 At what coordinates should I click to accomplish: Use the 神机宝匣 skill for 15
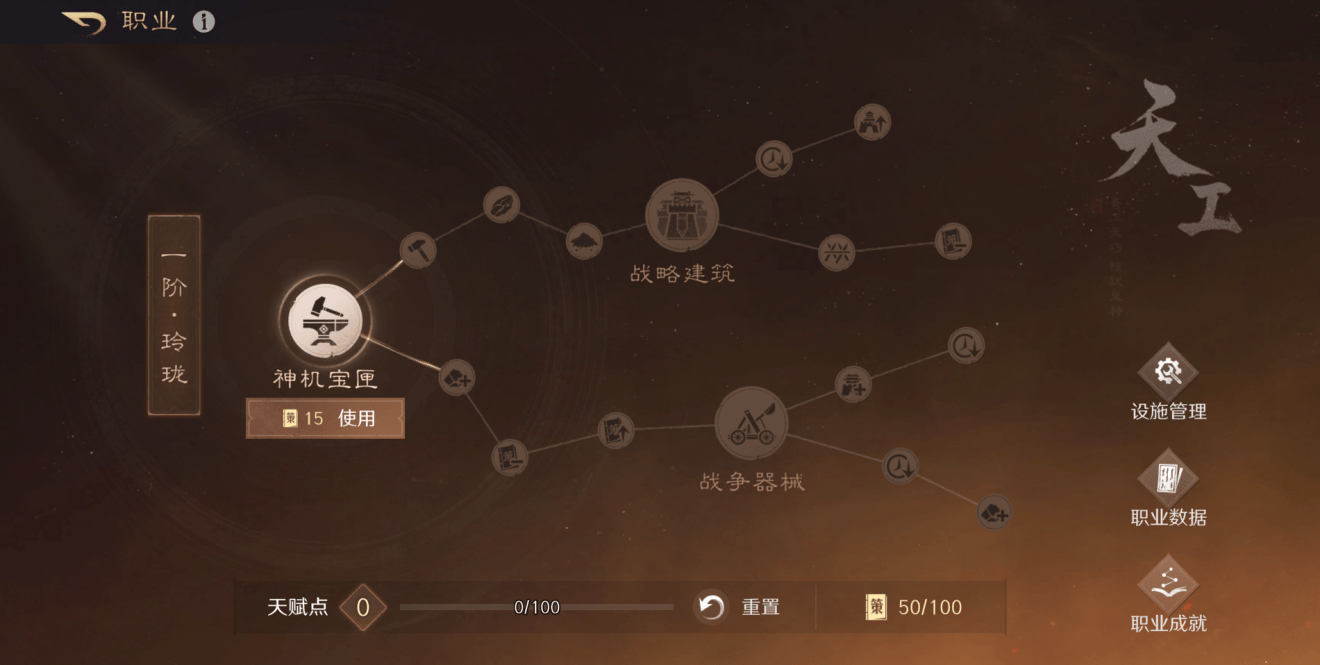click(326, 418)
